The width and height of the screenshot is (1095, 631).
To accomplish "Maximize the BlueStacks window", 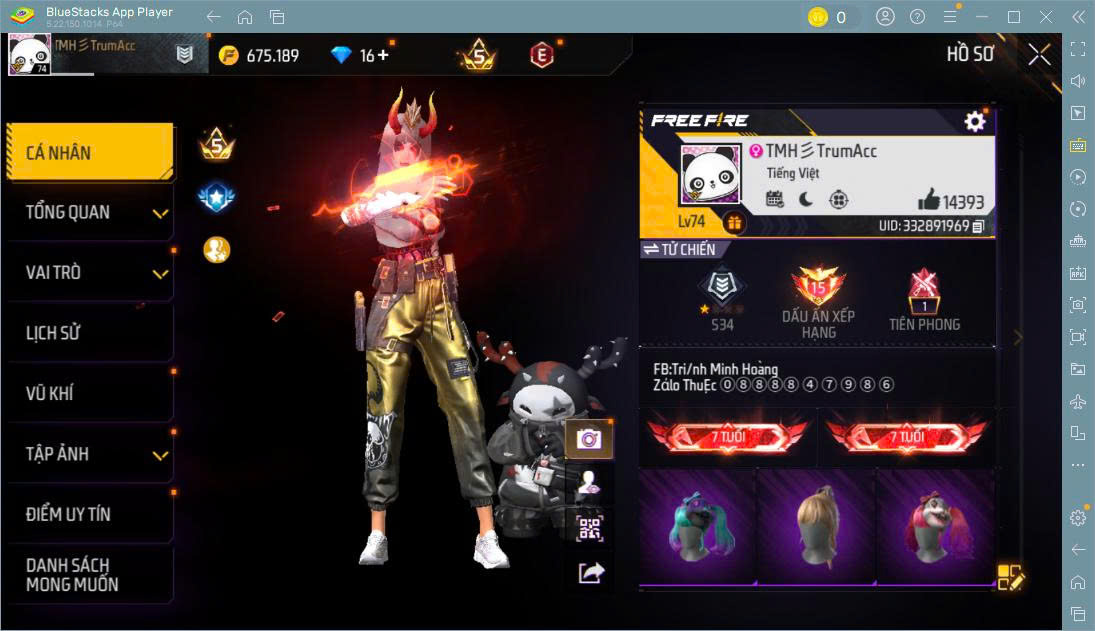I will click(1014, 17).
